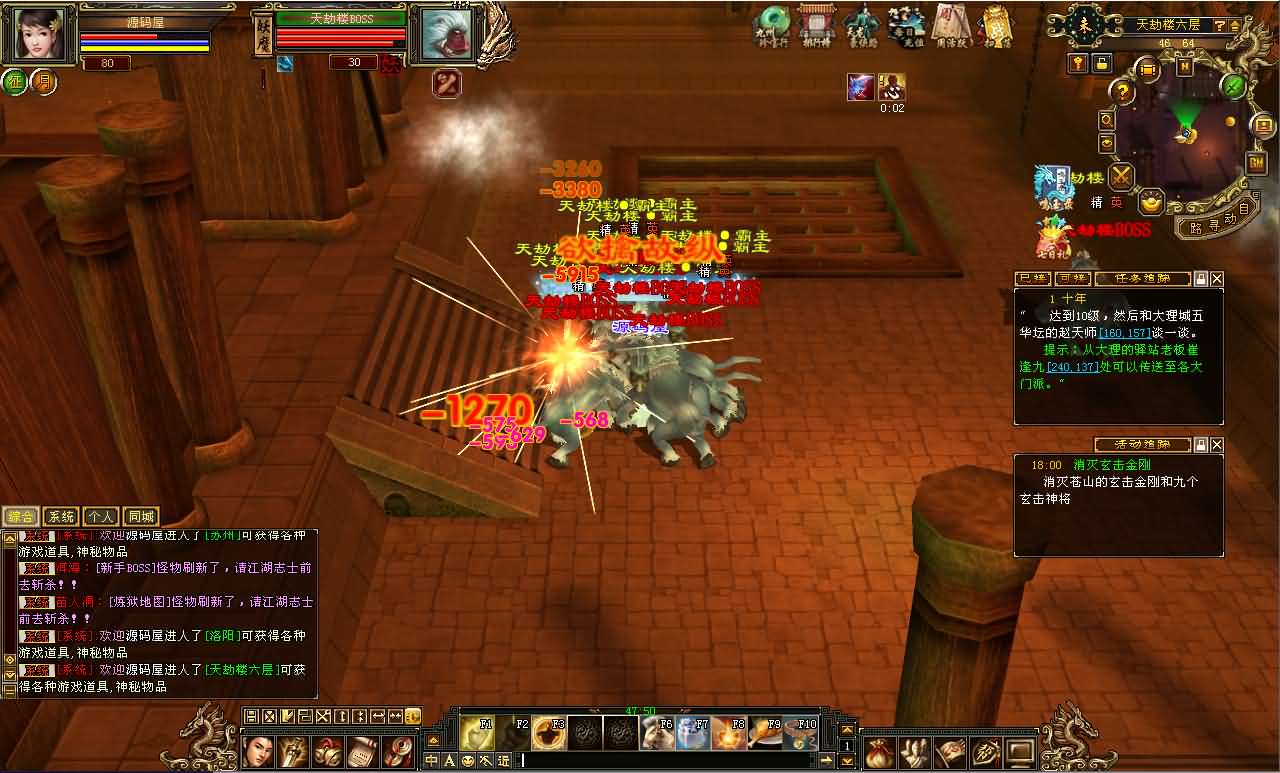
Task: Open the GM helper icon beside the minimap
Action: [x=1255, y=162]
